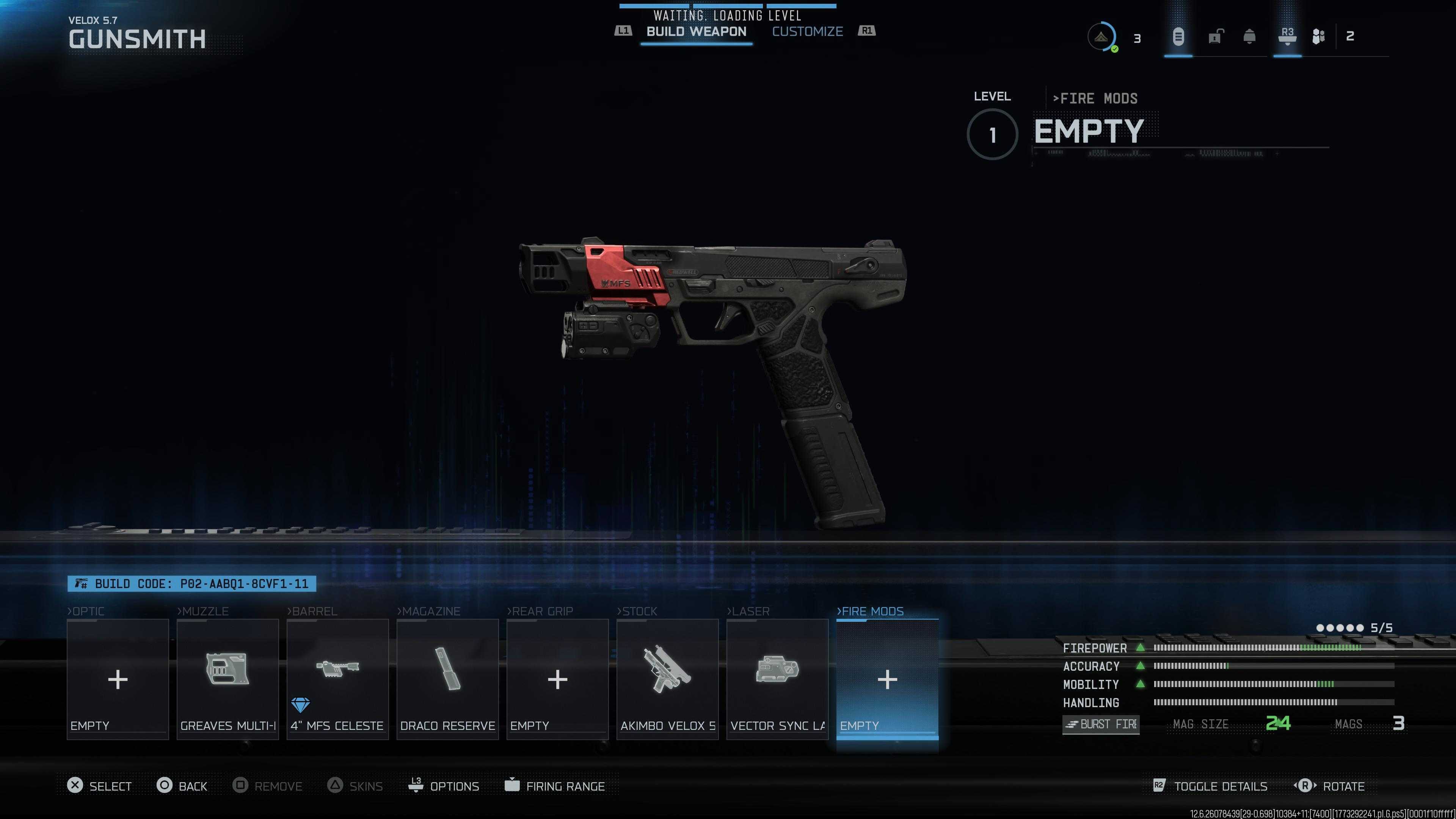
Task: Toggle weapon details
Action: [x=1210, y=786]
